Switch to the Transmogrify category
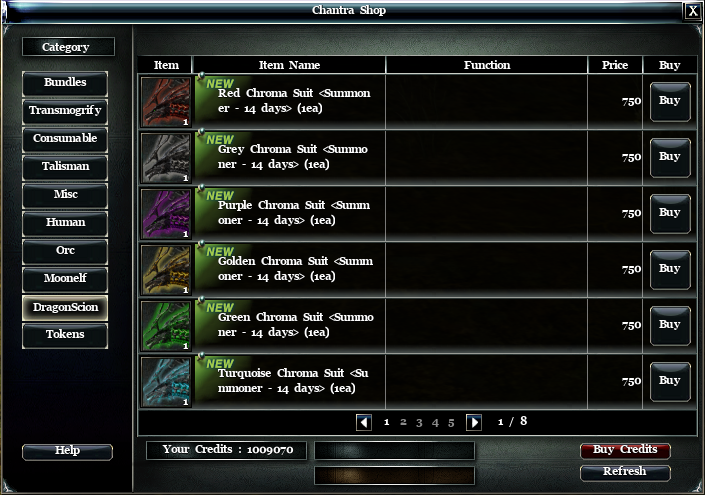 (65, 111)
